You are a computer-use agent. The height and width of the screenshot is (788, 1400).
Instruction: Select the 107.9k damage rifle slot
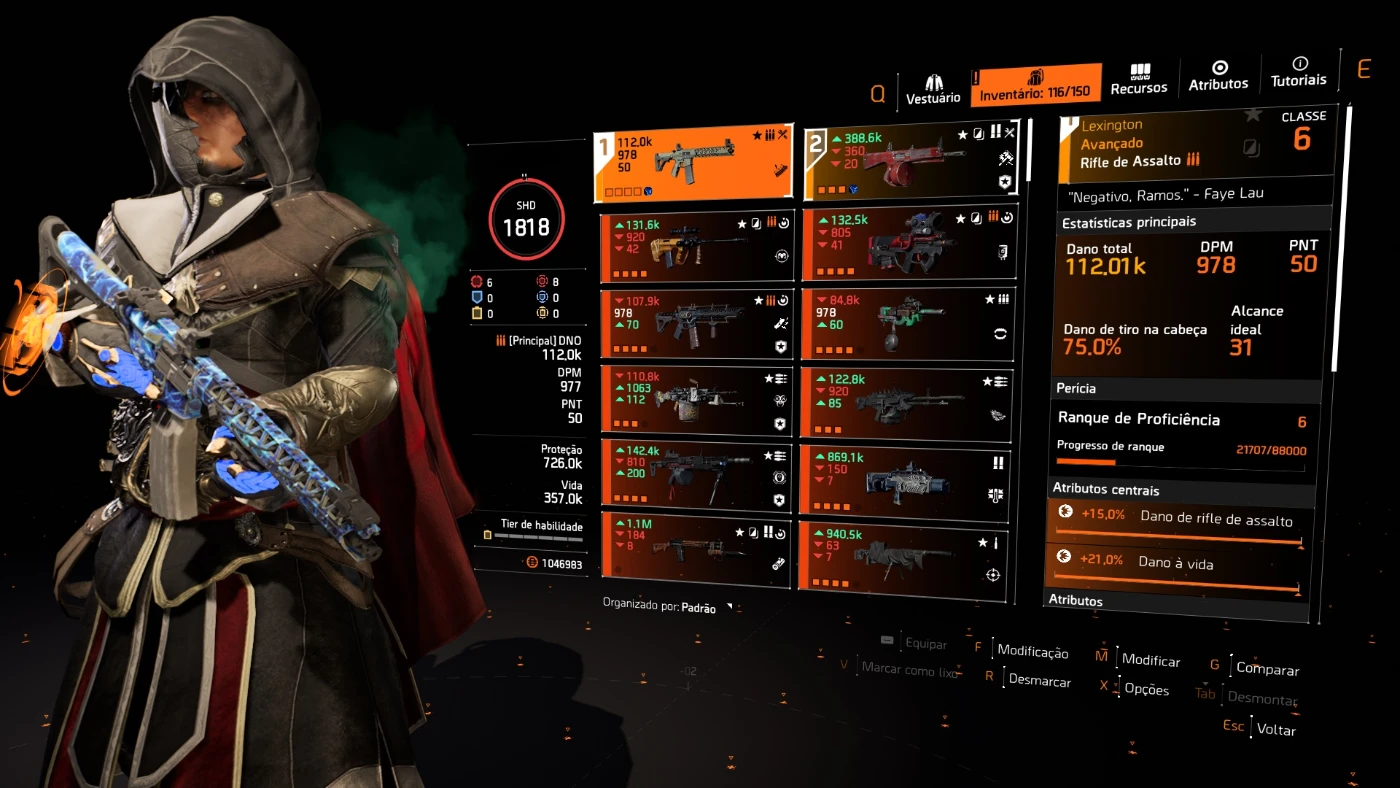point(696,324)
